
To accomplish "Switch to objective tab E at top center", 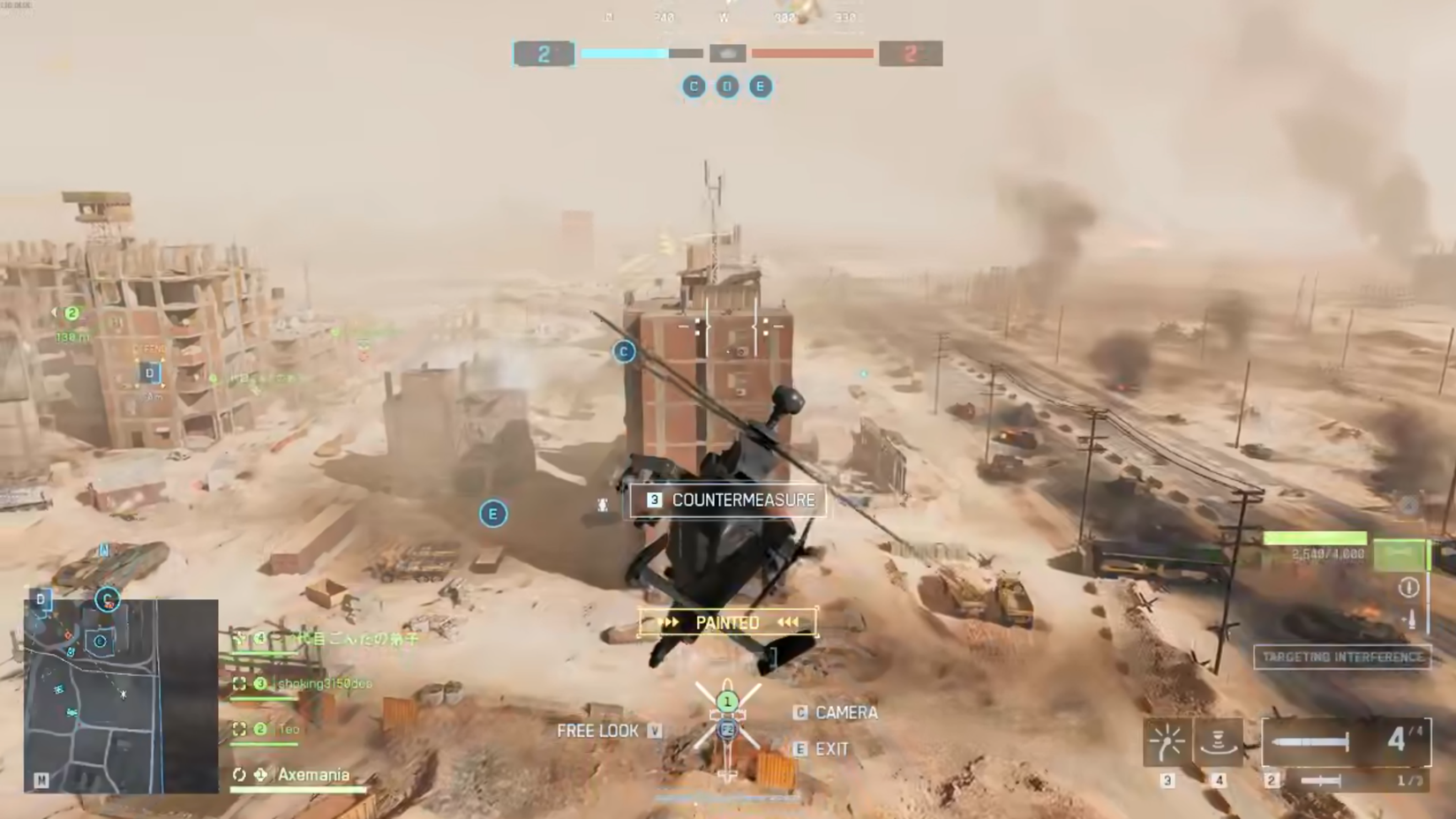I will [761, 86].
